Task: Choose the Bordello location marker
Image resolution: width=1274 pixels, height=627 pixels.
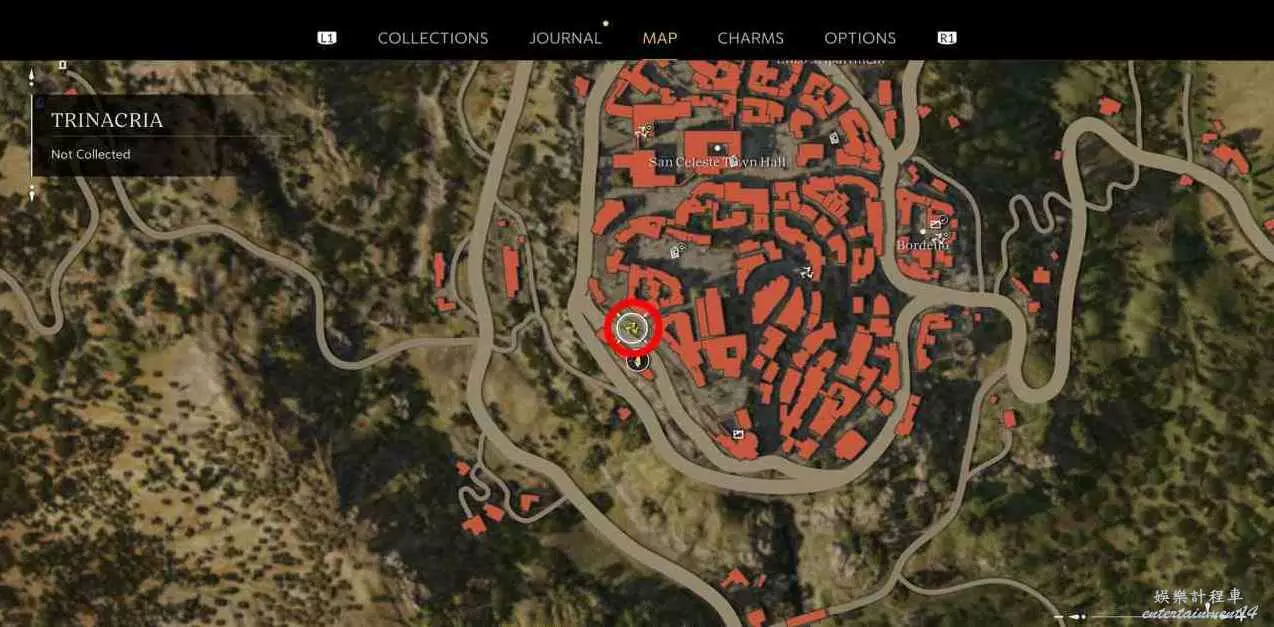Action: click(922, 232)
